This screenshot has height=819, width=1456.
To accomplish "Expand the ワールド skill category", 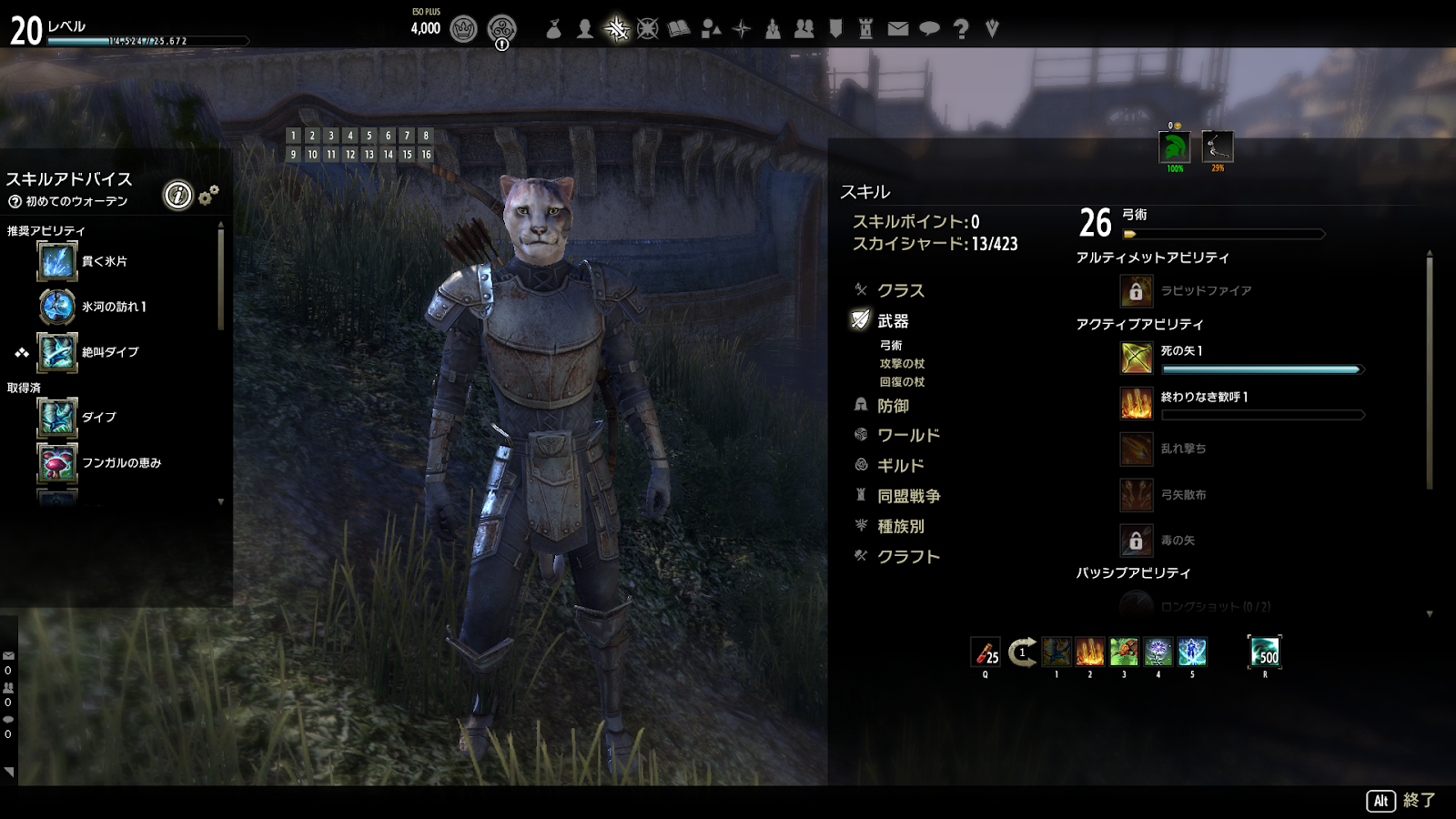I will [x=908, y=436].
